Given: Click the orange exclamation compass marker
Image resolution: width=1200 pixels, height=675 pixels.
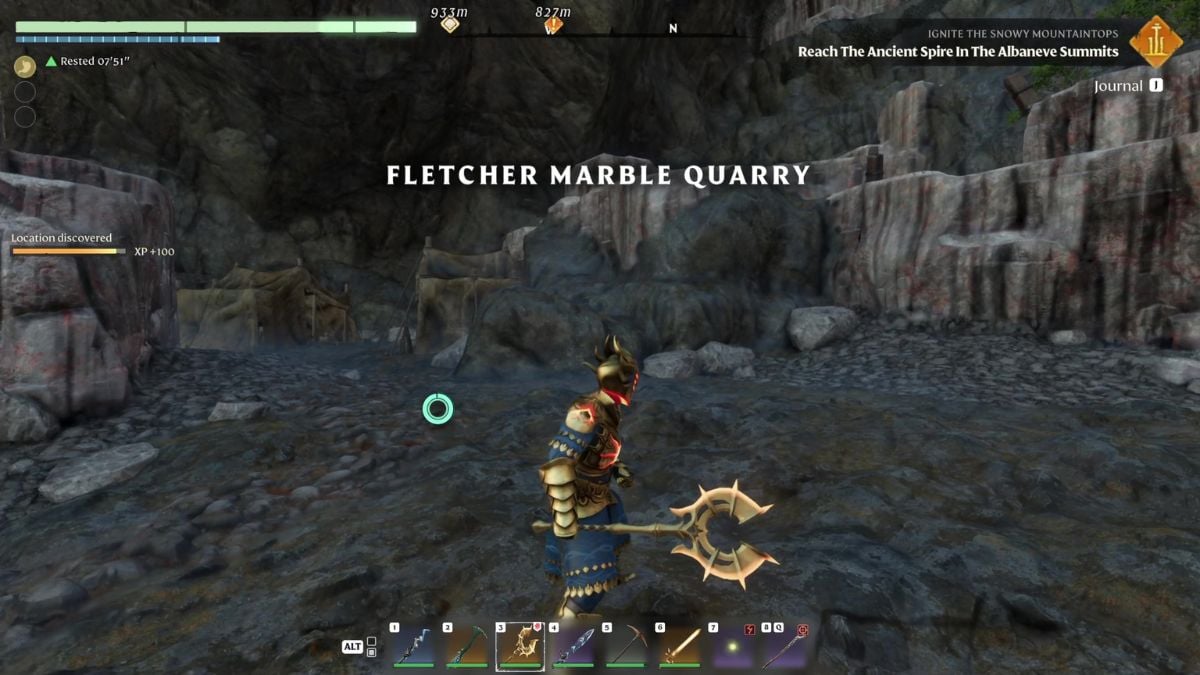Looking at the screenshot, I should (552, 25).
